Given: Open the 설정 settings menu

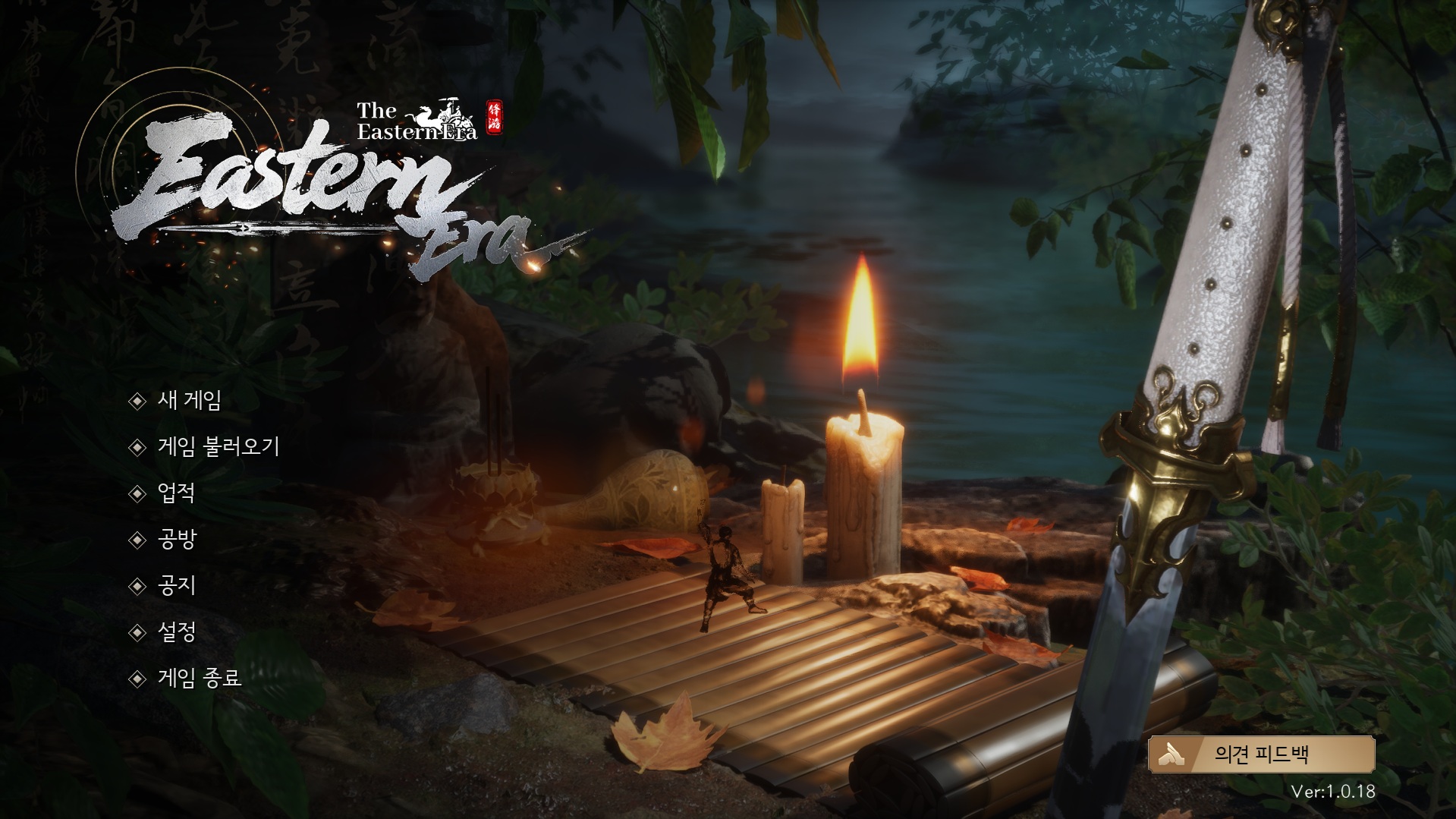Looking at the screenshot, I should coord(176,632).
